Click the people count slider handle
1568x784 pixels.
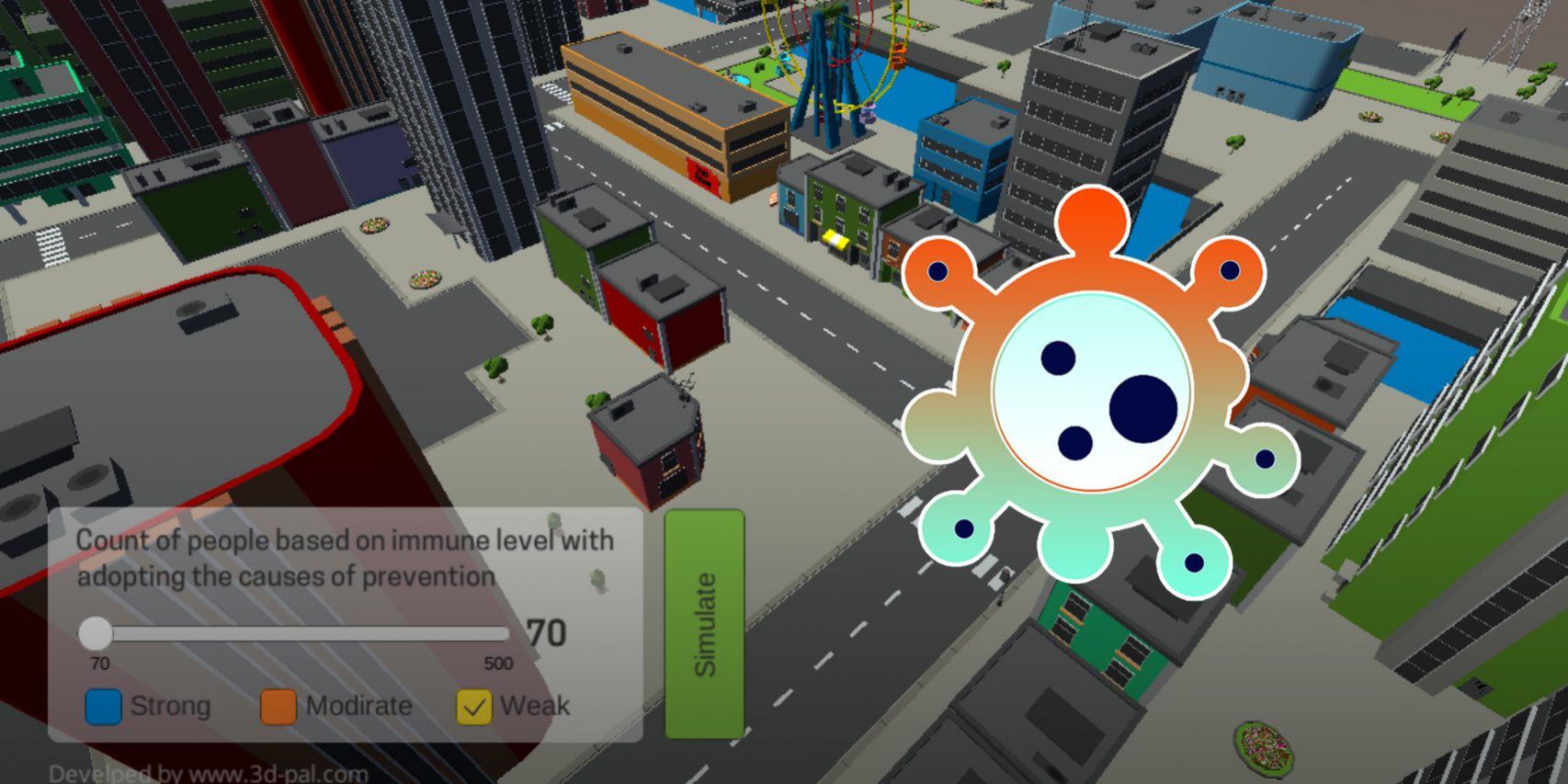[95, 633]
